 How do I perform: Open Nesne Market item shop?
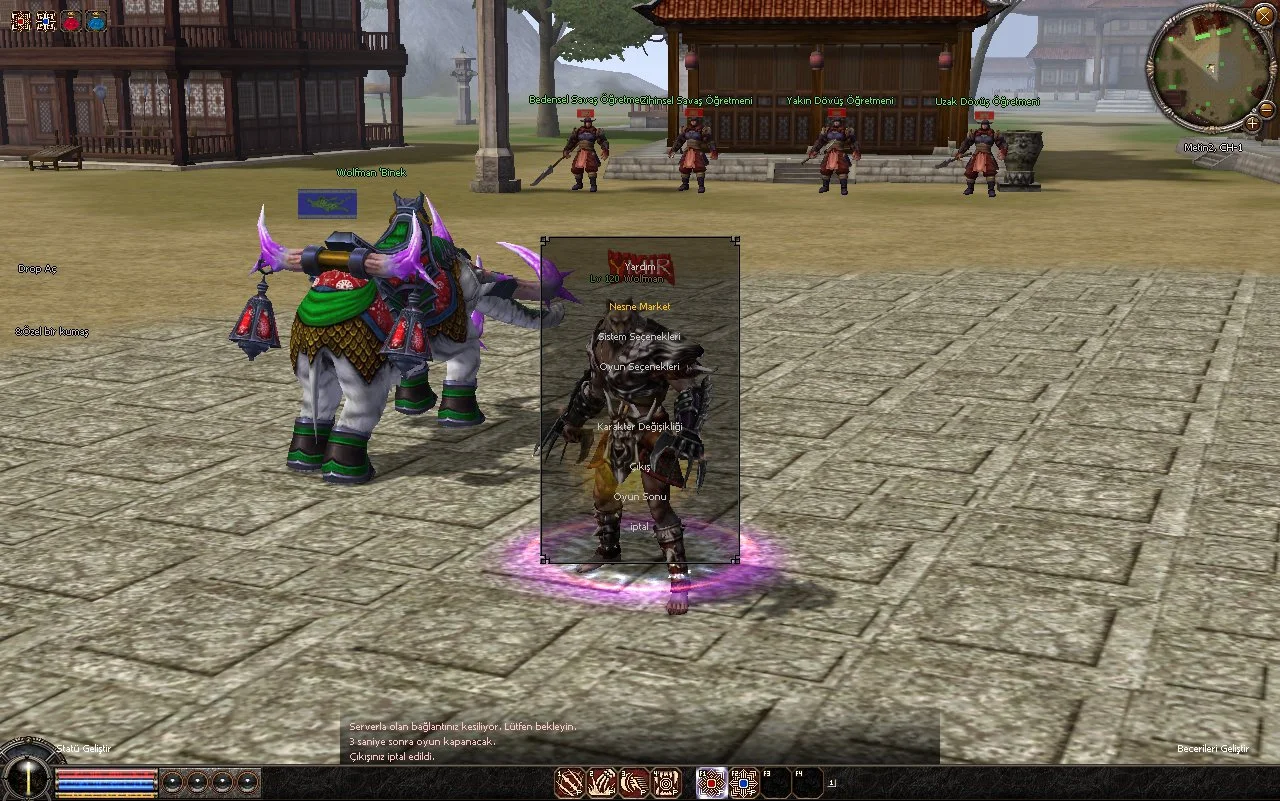[640, 306]
